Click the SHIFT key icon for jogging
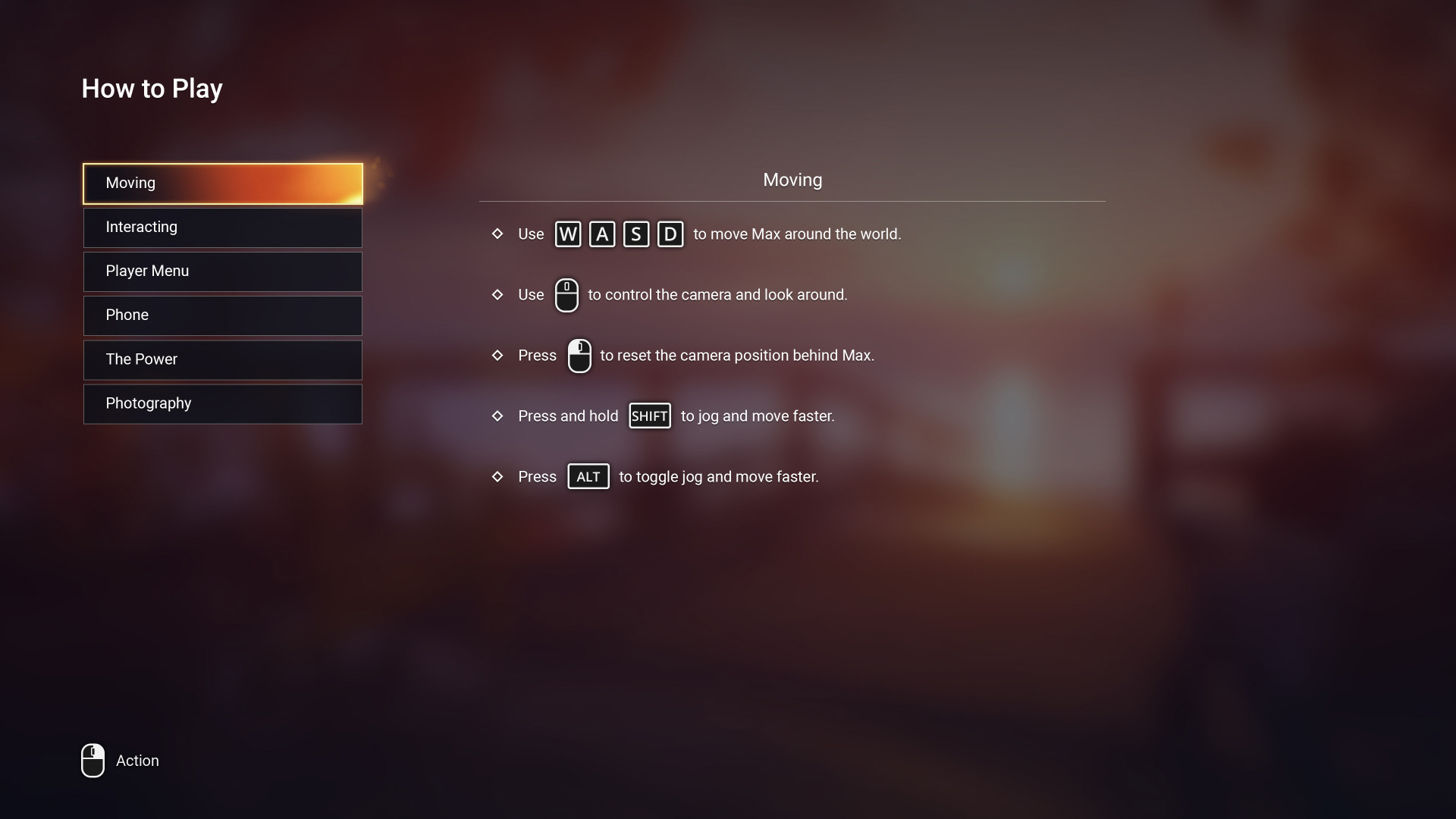1456x819 pixels. pos(650,416)
